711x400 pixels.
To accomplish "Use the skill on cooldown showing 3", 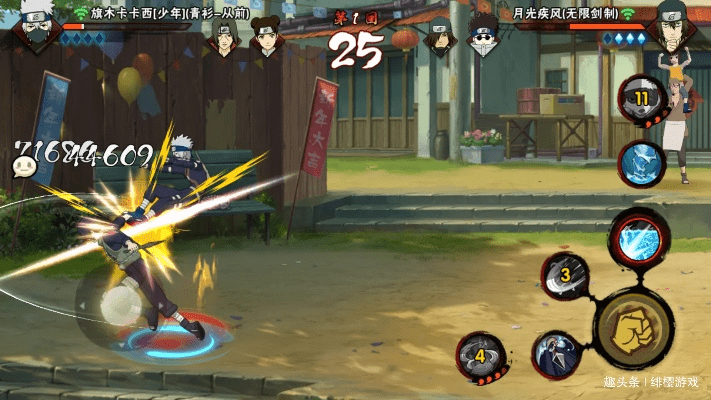I will [566, 274].
